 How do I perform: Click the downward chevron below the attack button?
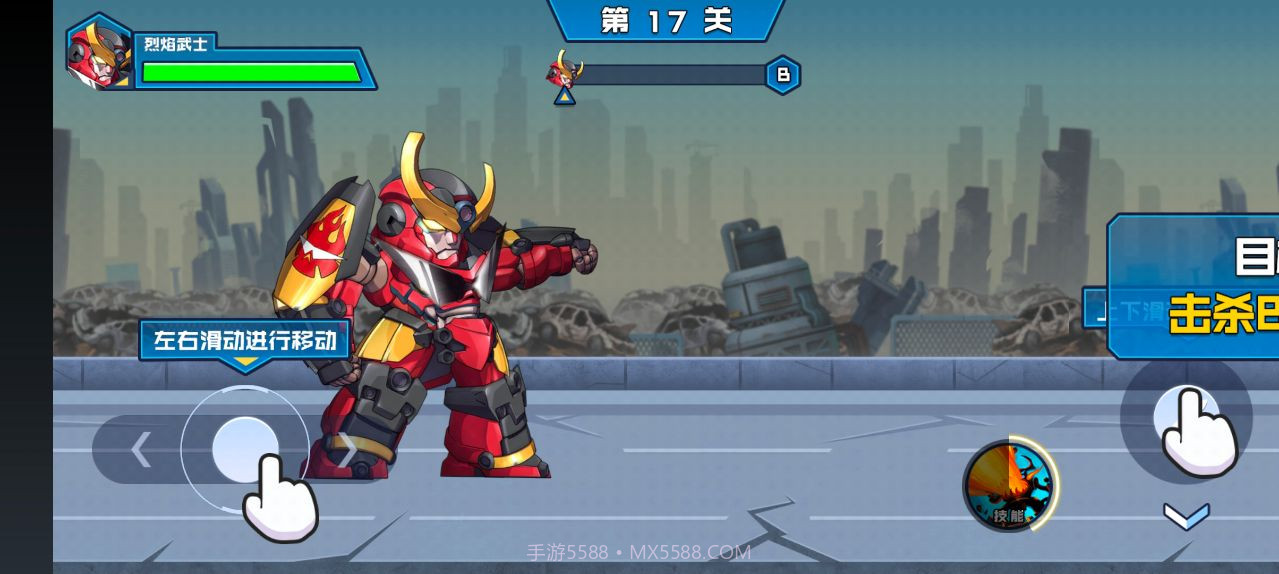tap(1186, 516)
